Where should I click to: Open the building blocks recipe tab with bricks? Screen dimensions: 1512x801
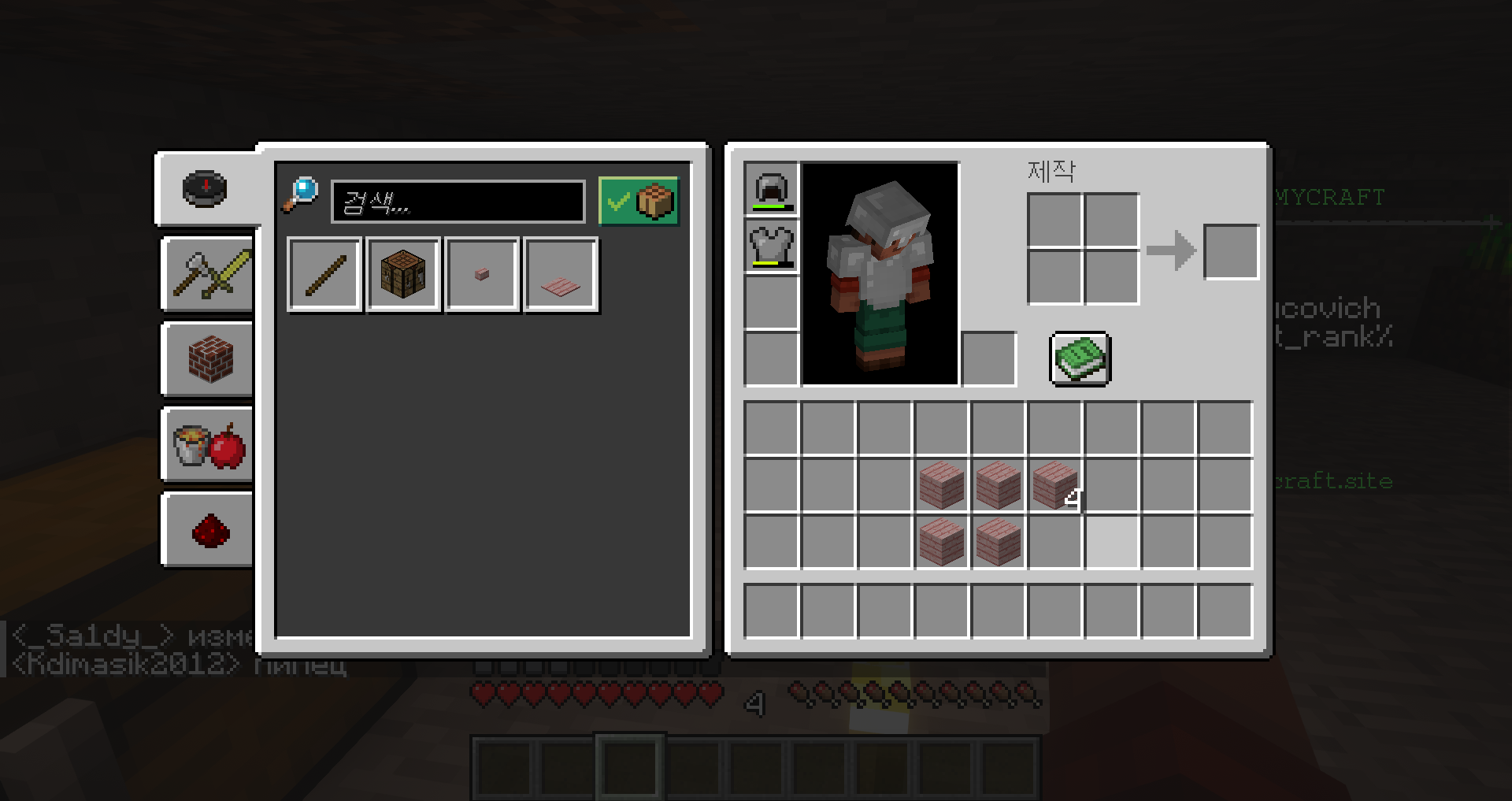[x=209, y=359]
